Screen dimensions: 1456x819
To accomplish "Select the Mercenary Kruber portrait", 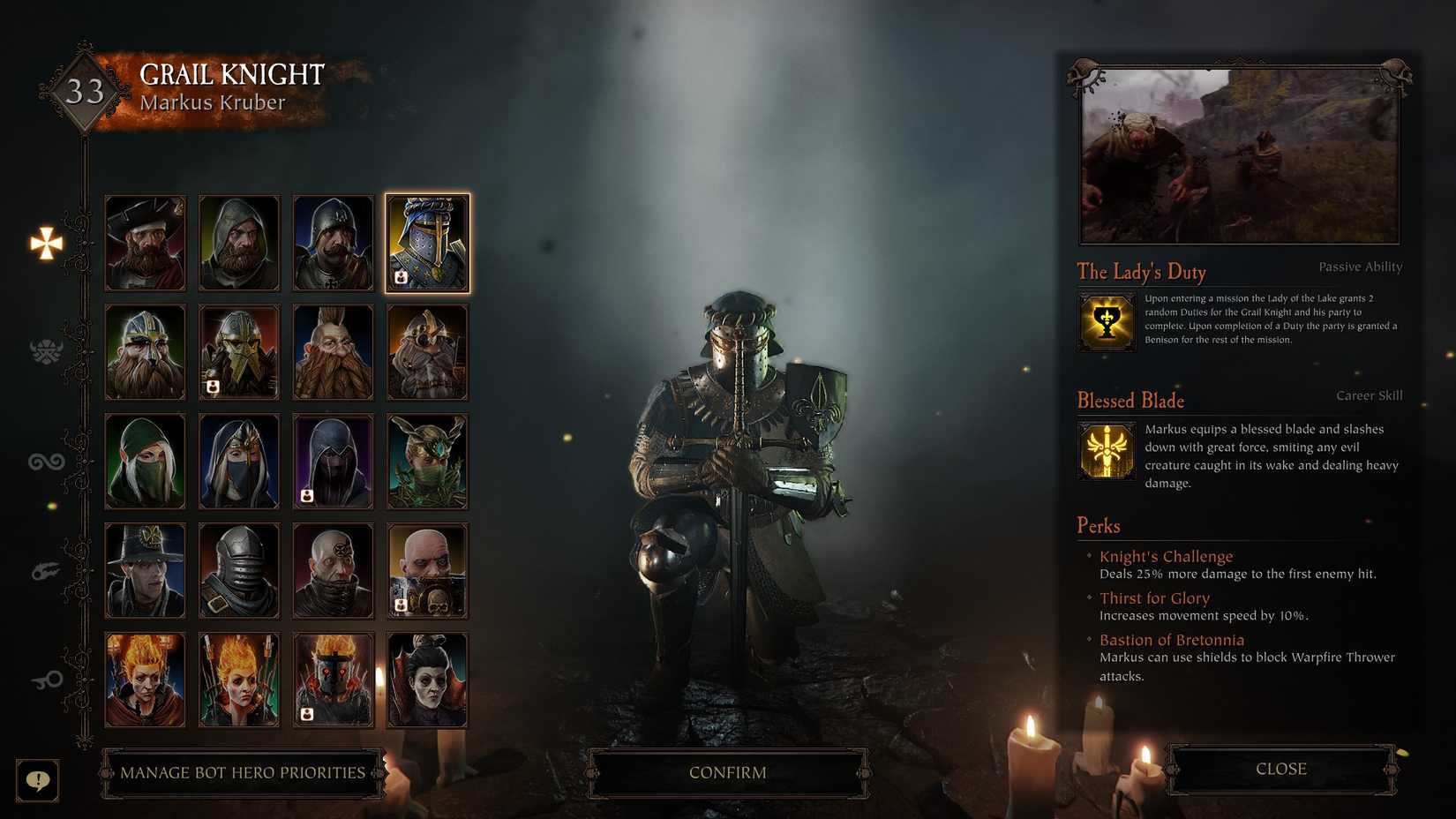I will pos(145,242).
